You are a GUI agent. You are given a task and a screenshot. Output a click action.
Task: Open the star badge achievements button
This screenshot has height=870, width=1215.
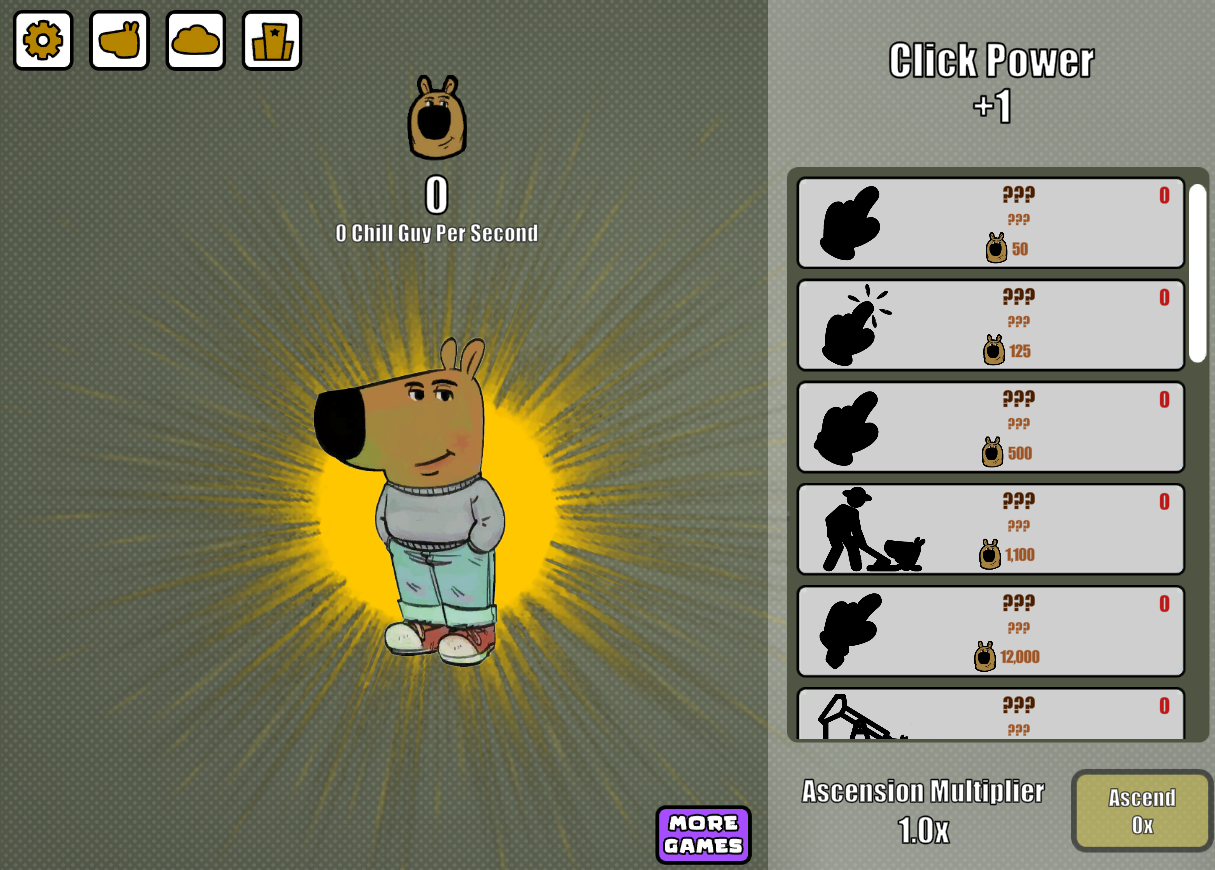(x=272, y=40)
